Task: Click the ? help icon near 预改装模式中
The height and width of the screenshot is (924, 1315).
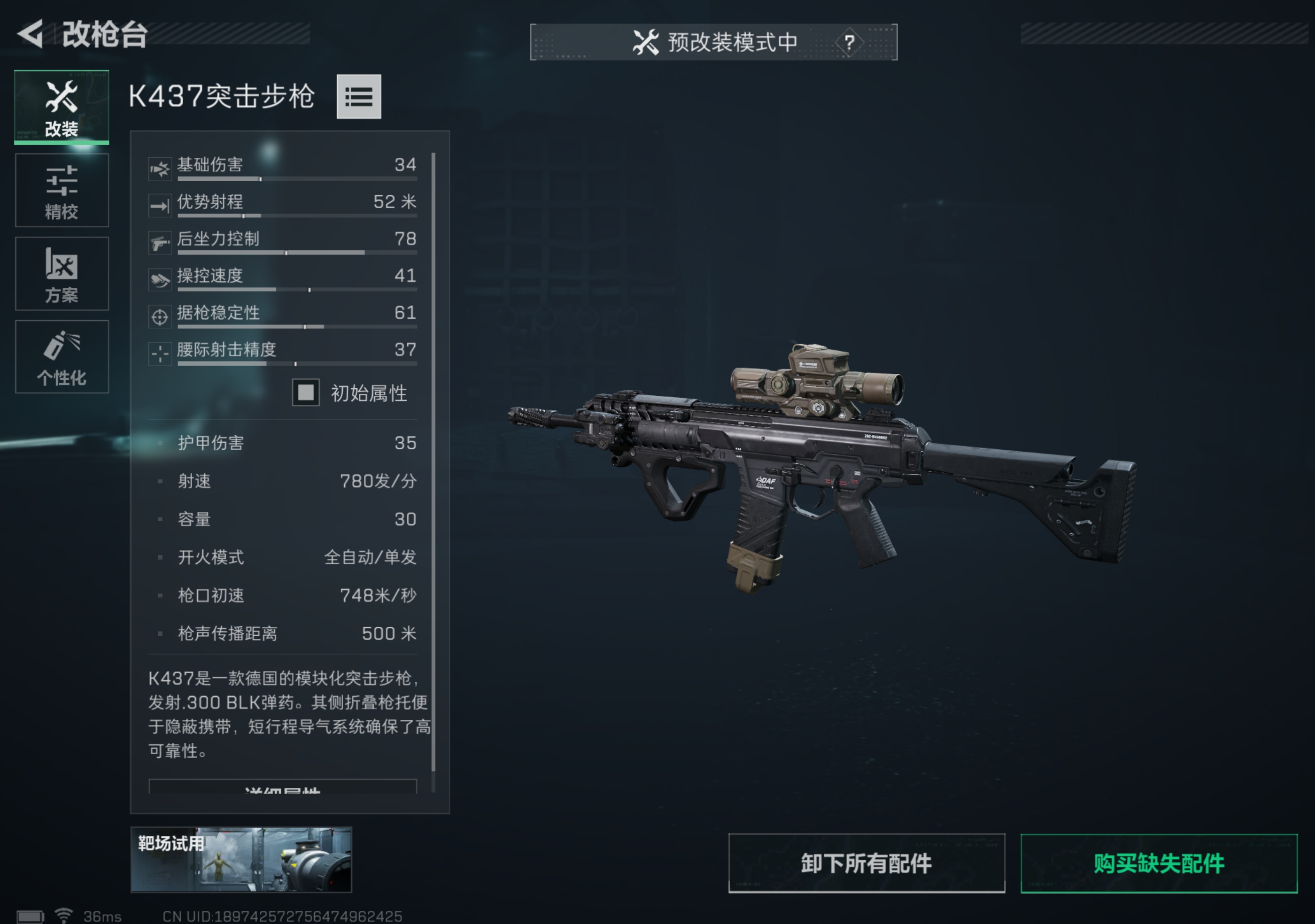Action: coord(851,41)
